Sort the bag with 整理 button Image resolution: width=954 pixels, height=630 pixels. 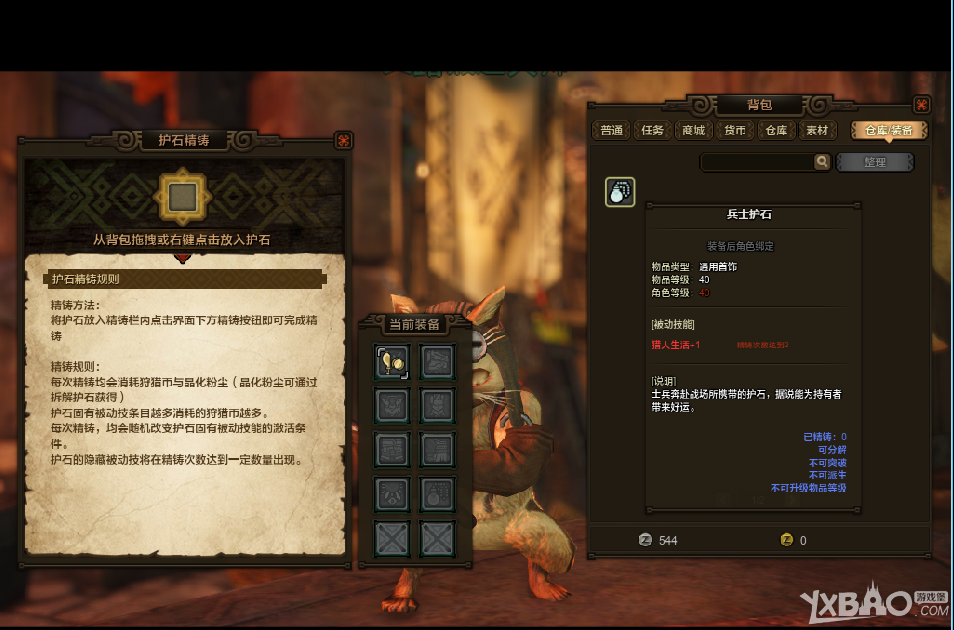point(874,161)
